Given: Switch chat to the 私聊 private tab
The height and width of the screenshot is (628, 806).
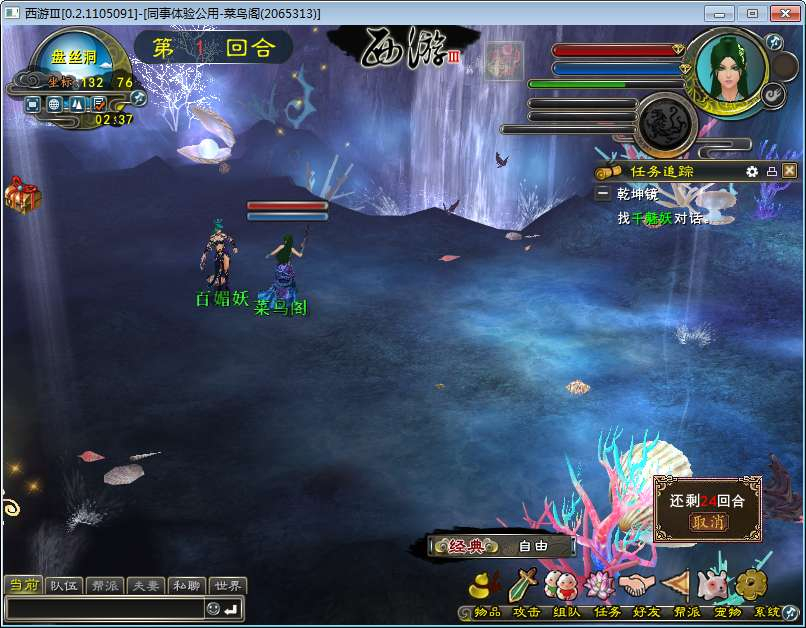Looking at the screenshot, I should click(186, 586).
